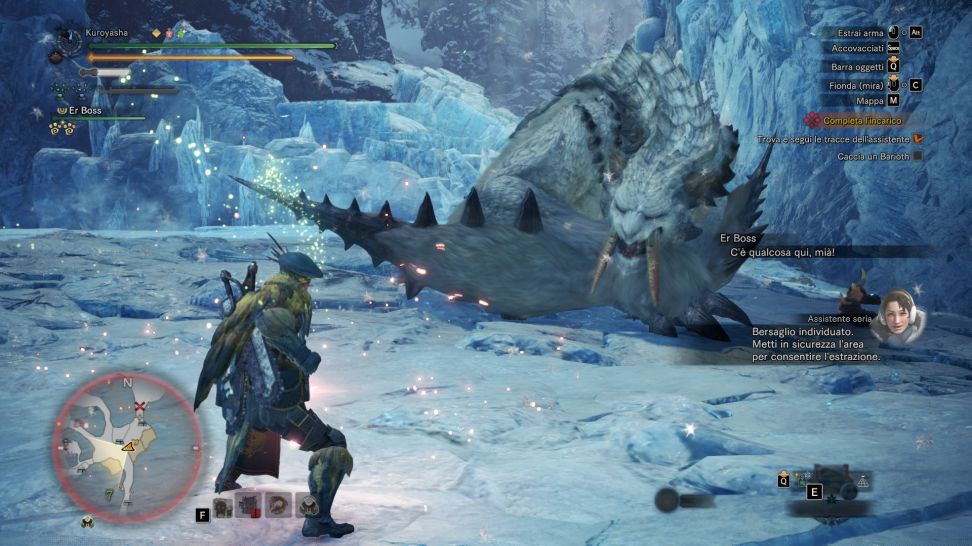Select the "Caccia un Barioth" objective
The image size is (972, 546).
[x=873, y=156]
